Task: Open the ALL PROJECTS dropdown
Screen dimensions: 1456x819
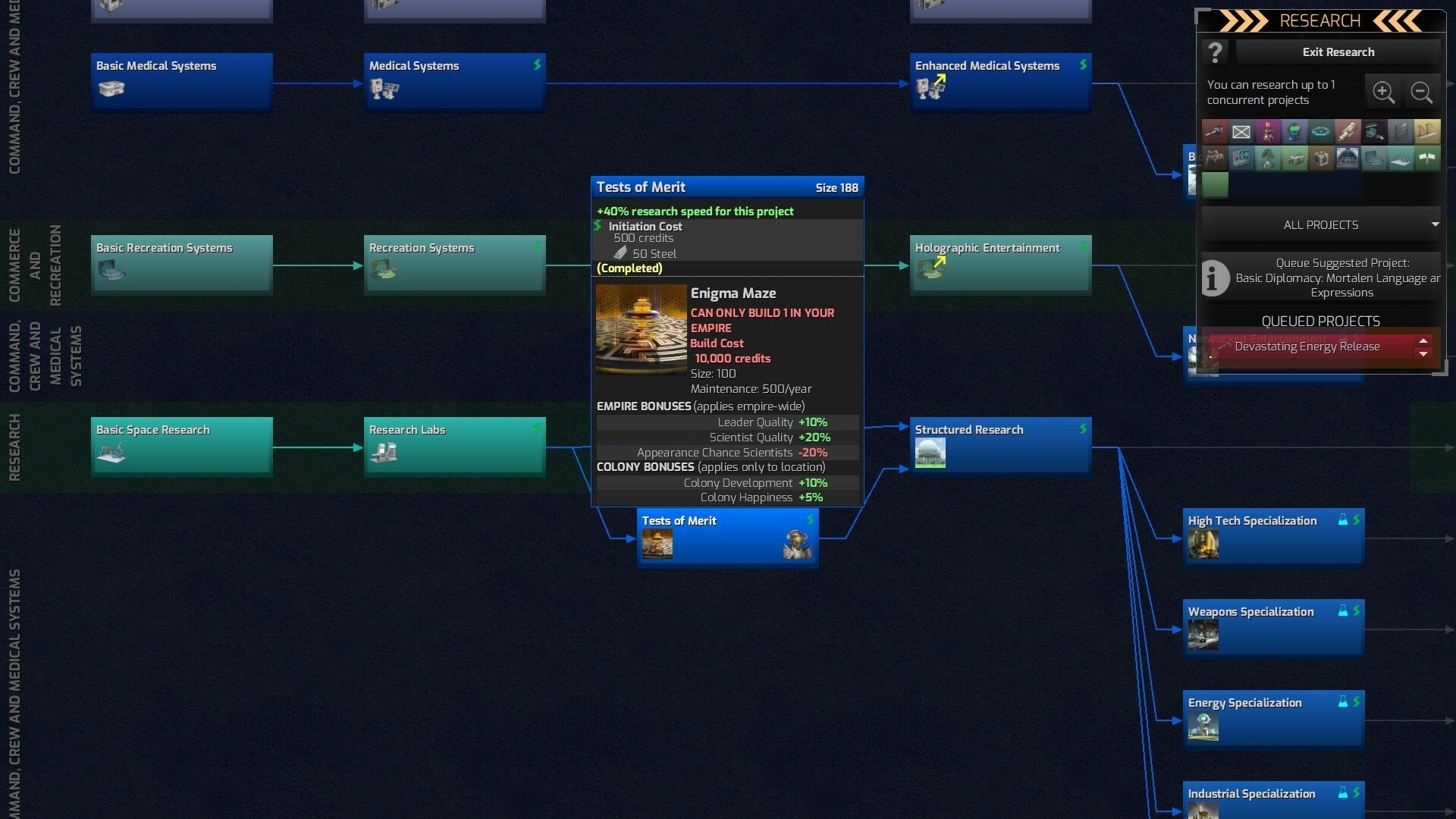Action: click(1320, 224)
